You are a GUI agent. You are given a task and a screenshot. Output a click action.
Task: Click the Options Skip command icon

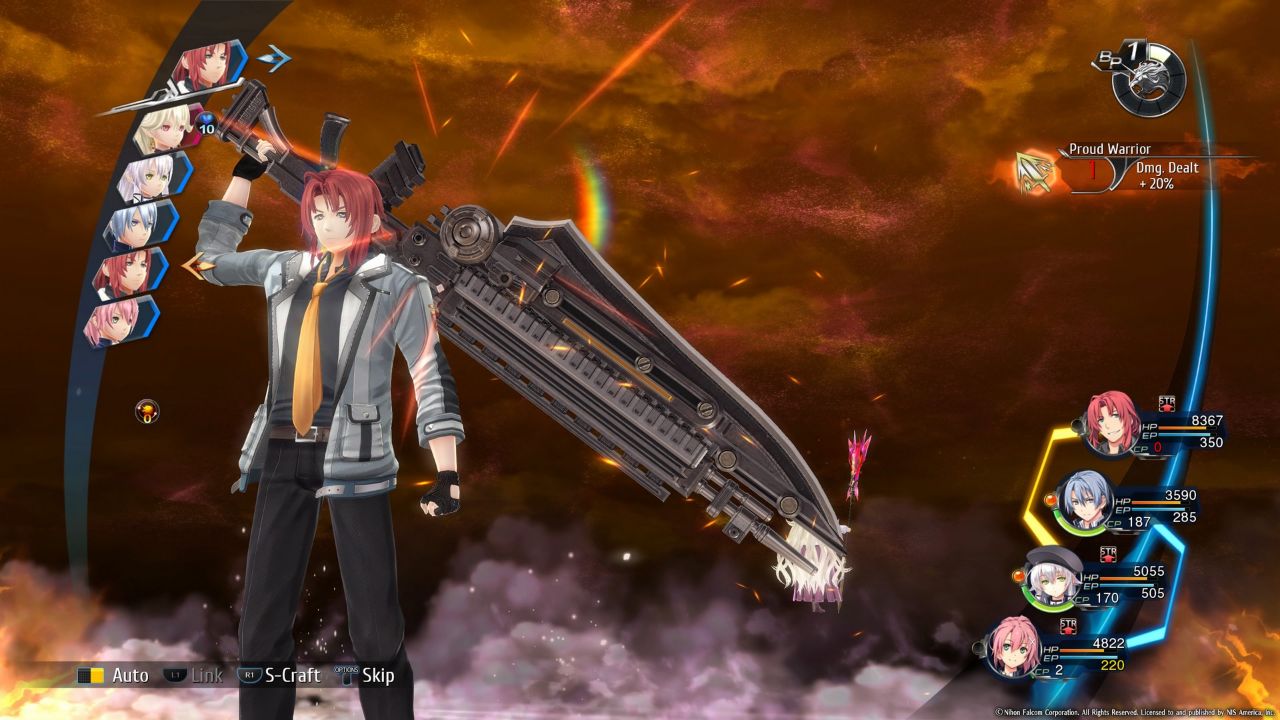click(x=346, y=675)
